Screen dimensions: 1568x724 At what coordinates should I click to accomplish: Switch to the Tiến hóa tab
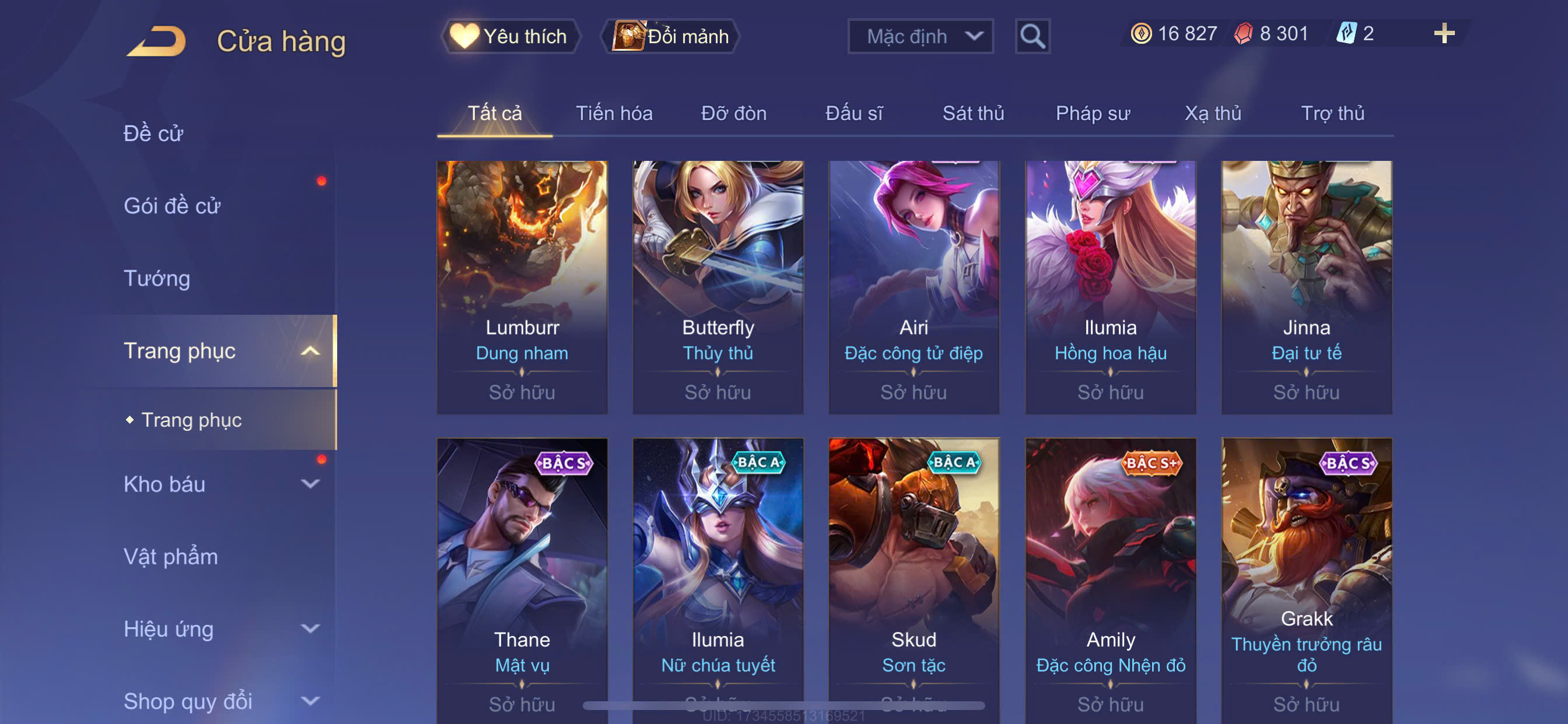tap(614, 113)
